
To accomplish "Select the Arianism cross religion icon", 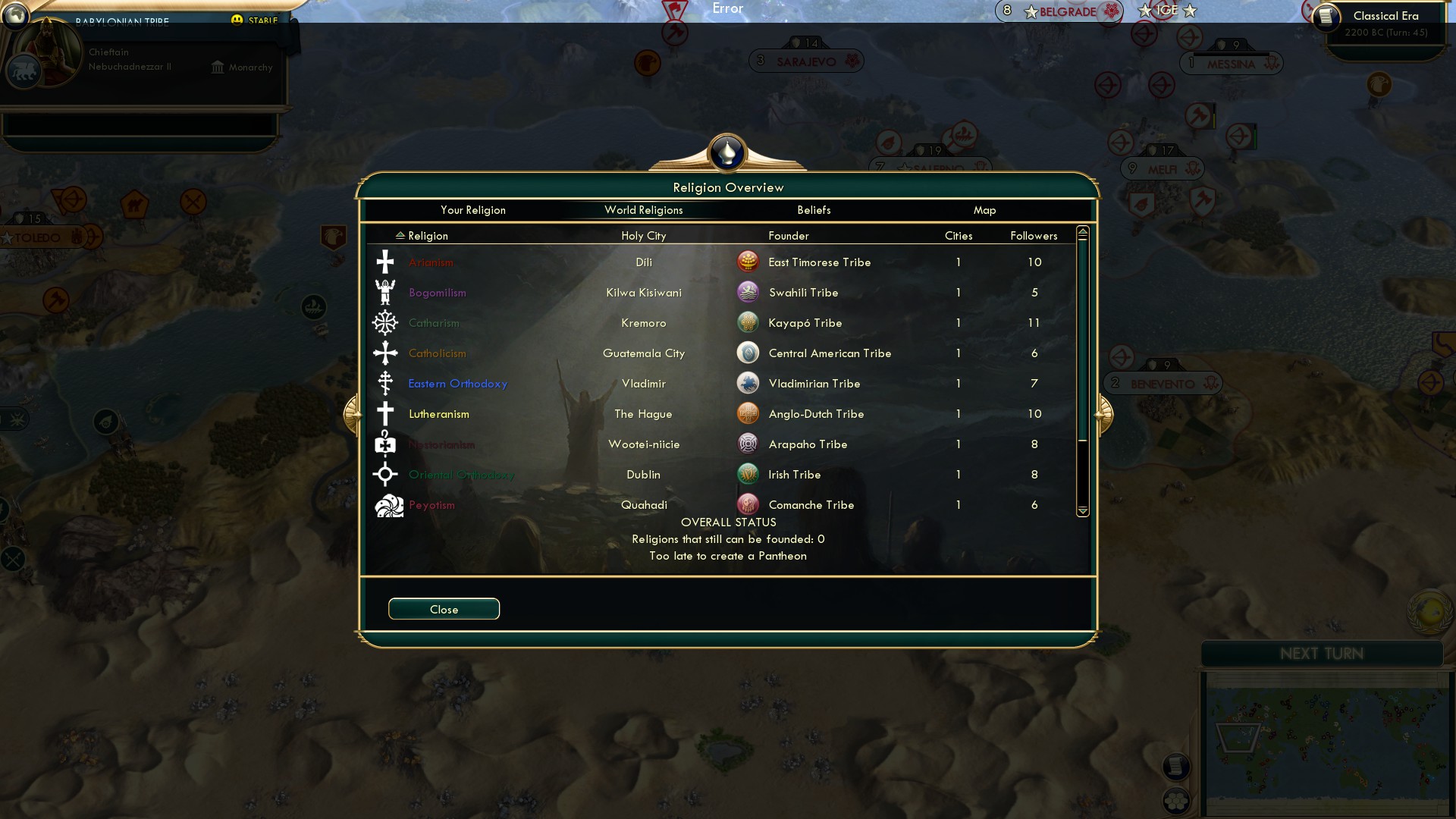I will tap(386, 262).
